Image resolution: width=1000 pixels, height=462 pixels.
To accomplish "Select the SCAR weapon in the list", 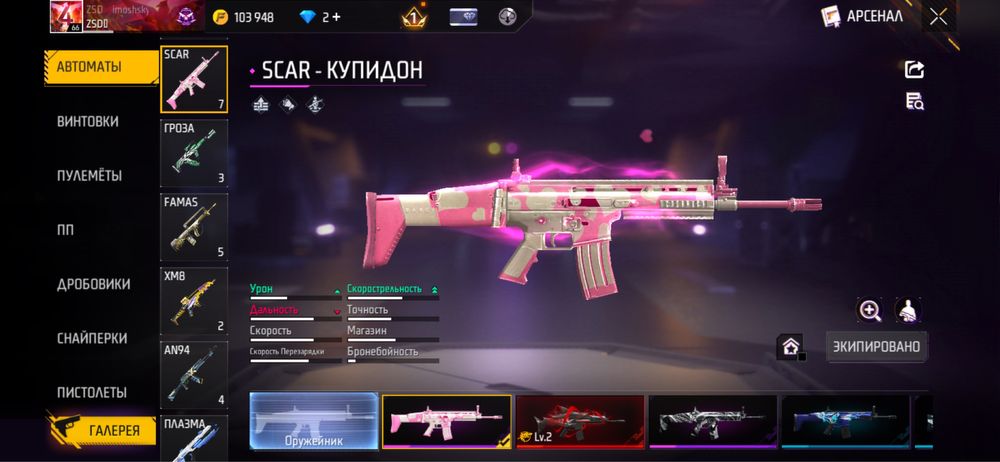I will [194, 79].
